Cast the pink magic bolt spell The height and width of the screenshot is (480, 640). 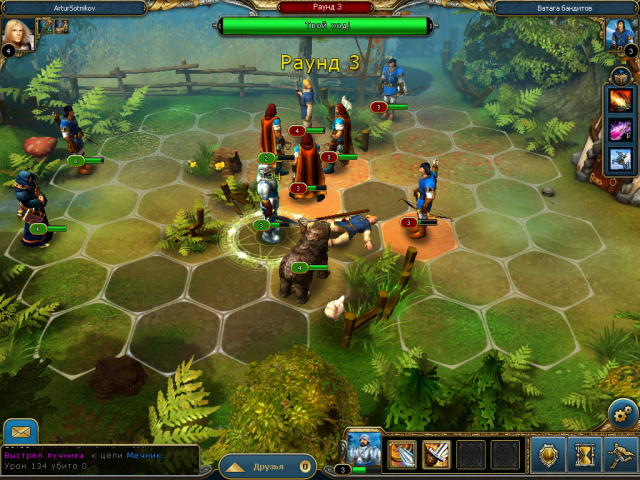click(x=620, y=130)
